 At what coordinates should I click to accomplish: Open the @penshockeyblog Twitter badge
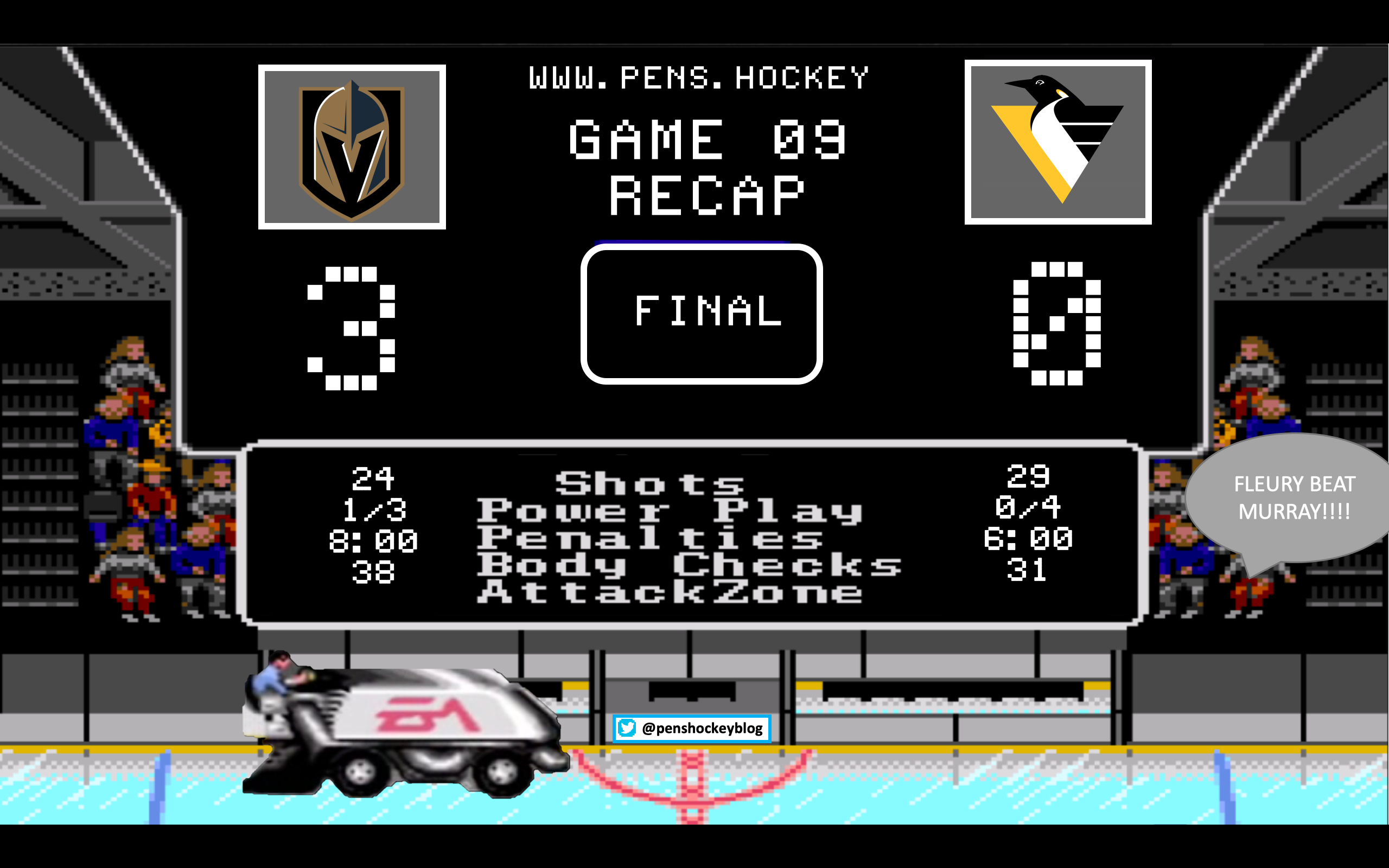coord(692,729)
